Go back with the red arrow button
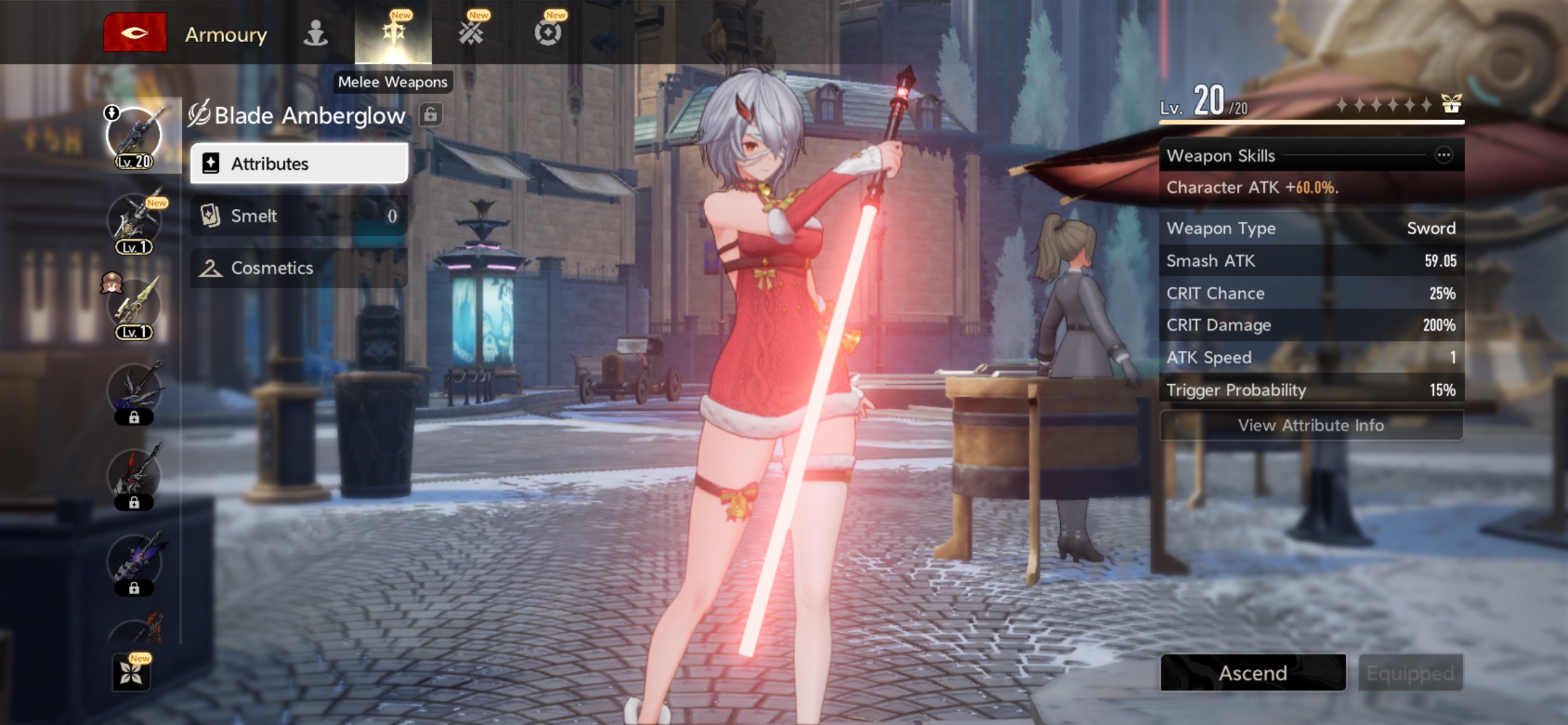The height and width of the screenshot is (725, 1568). (x=134, y=32)
